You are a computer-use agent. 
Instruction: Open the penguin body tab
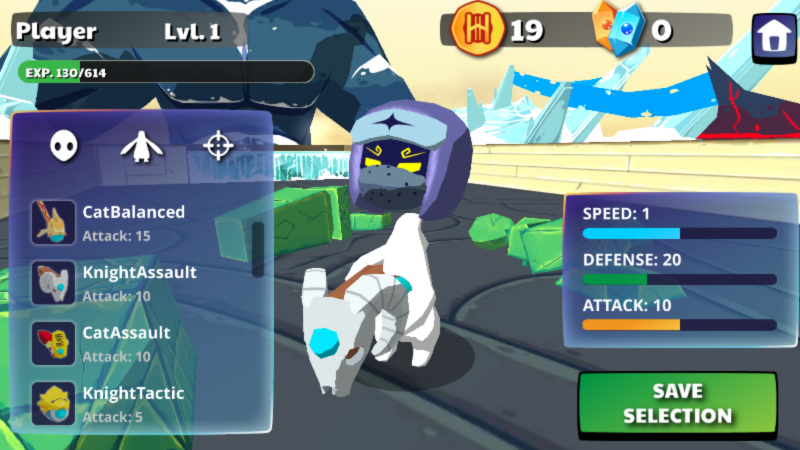(140, 146)
